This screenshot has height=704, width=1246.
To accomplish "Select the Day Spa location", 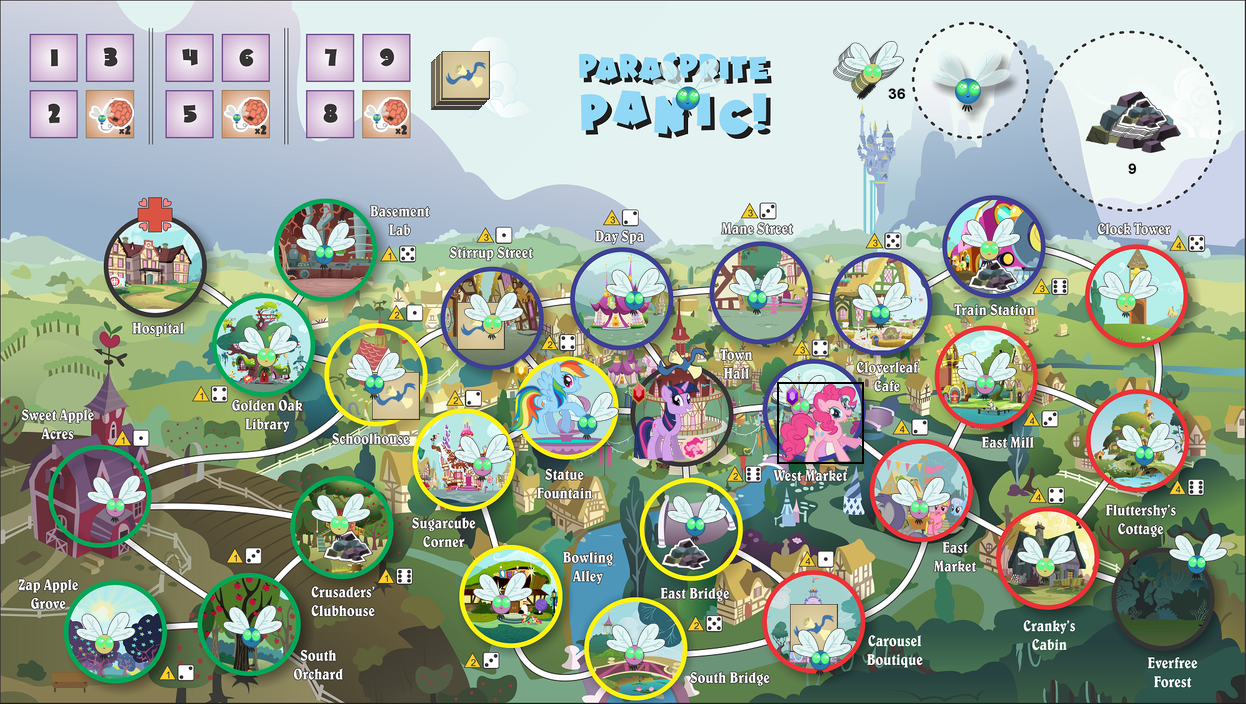I will coord(621,297).
